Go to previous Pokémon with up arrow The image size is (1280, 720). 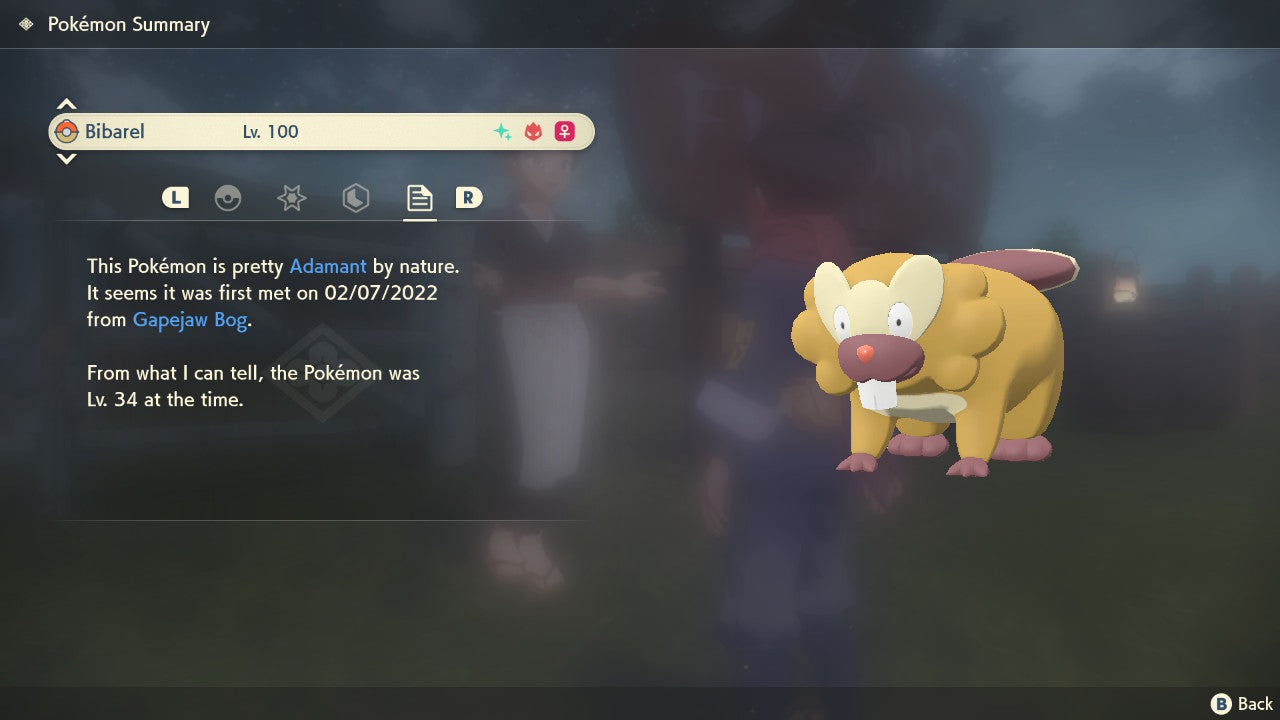(66, 104)
